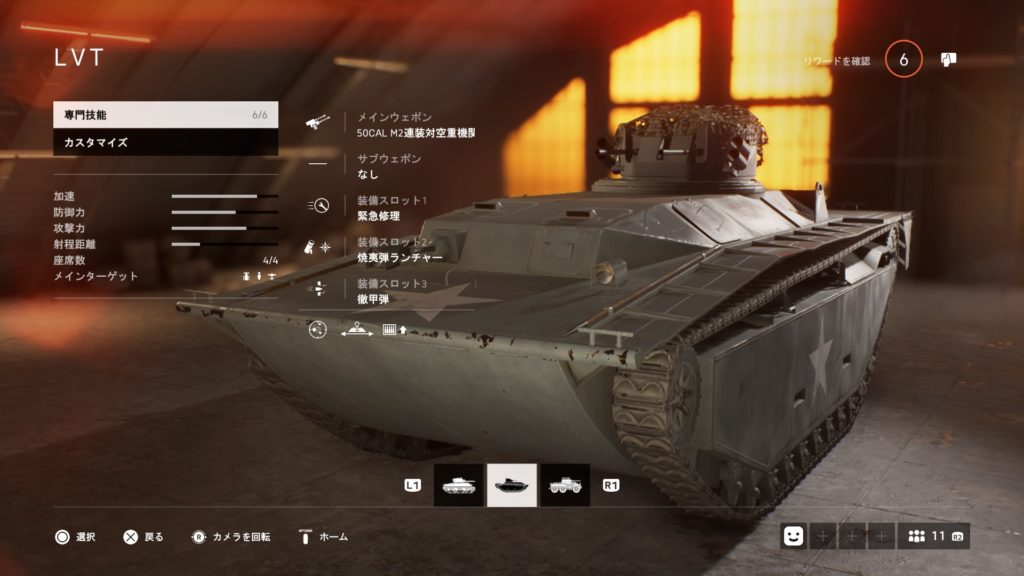Choose the wheeled armored car thumbnail

click(x=565, y=485)
